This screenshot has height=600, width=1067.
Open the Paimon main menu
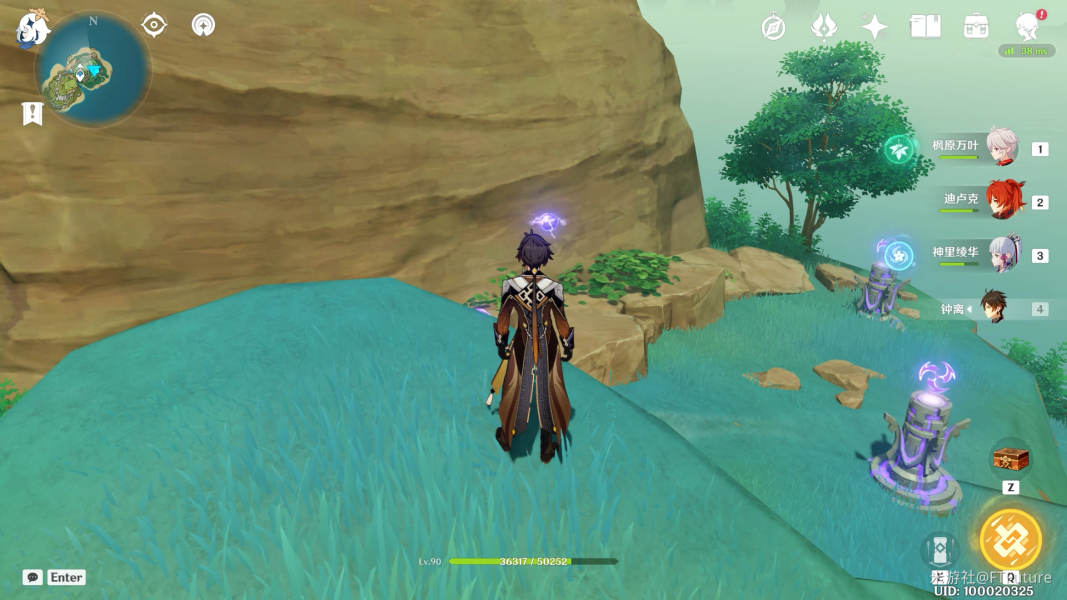pyautogui.click(x=32, y=28)
